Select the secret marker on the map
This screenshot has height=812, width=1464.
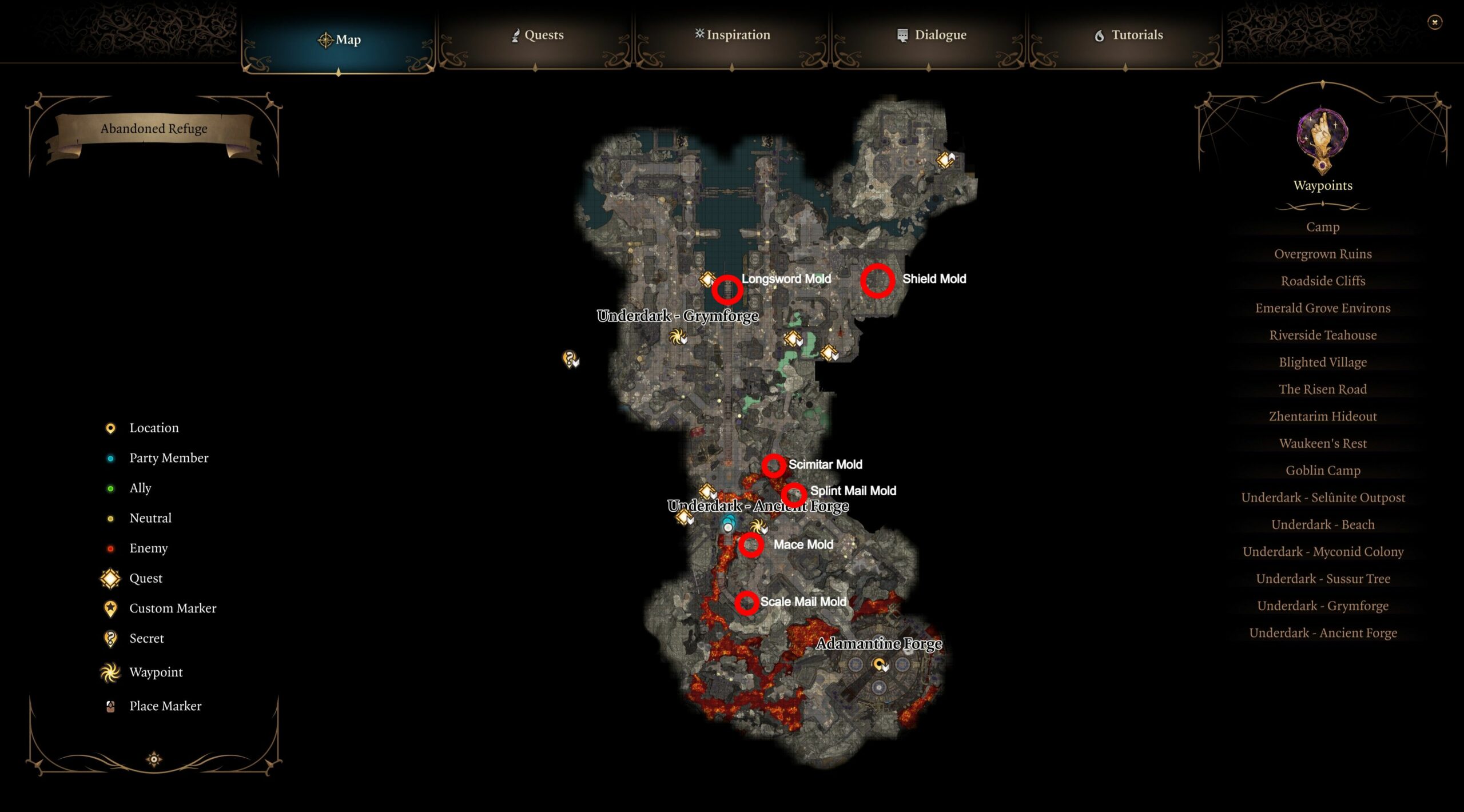569,359
